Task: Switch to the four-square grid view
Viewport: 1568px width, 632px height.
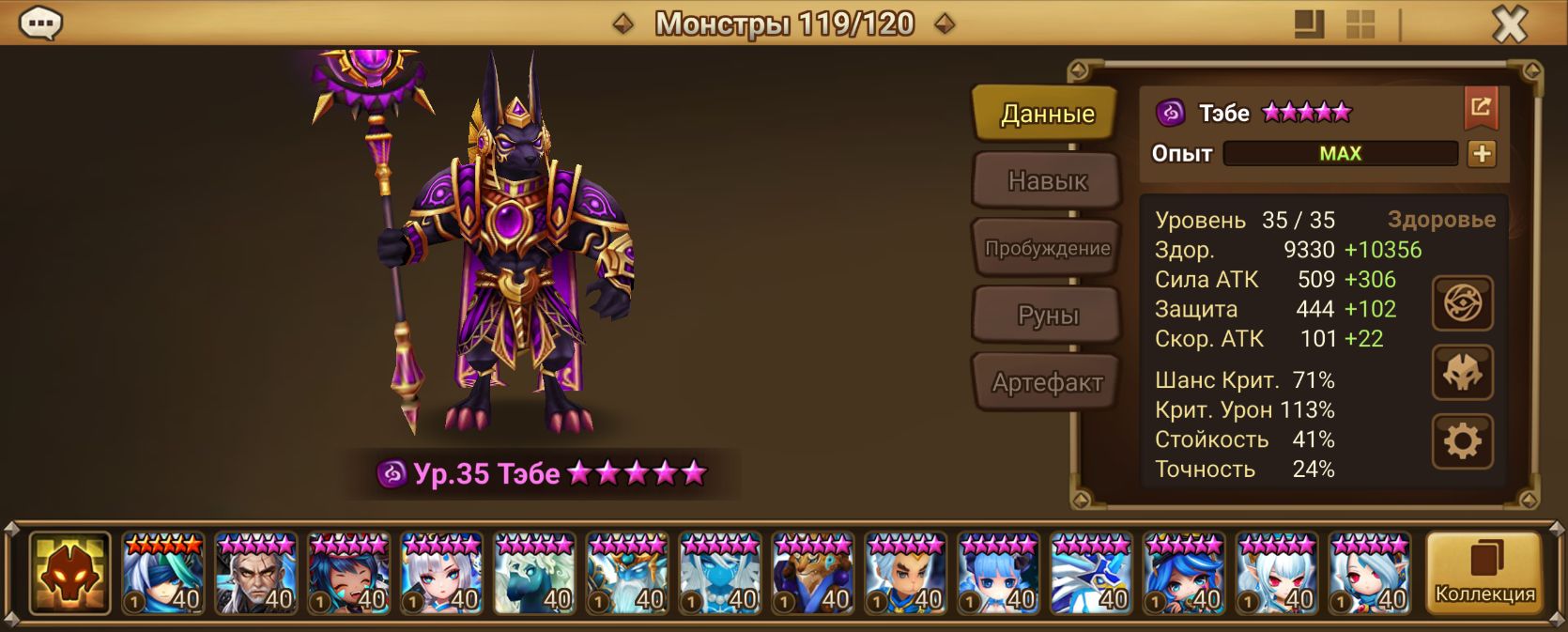Action: pyautogui.click(x=1360, y=24)
